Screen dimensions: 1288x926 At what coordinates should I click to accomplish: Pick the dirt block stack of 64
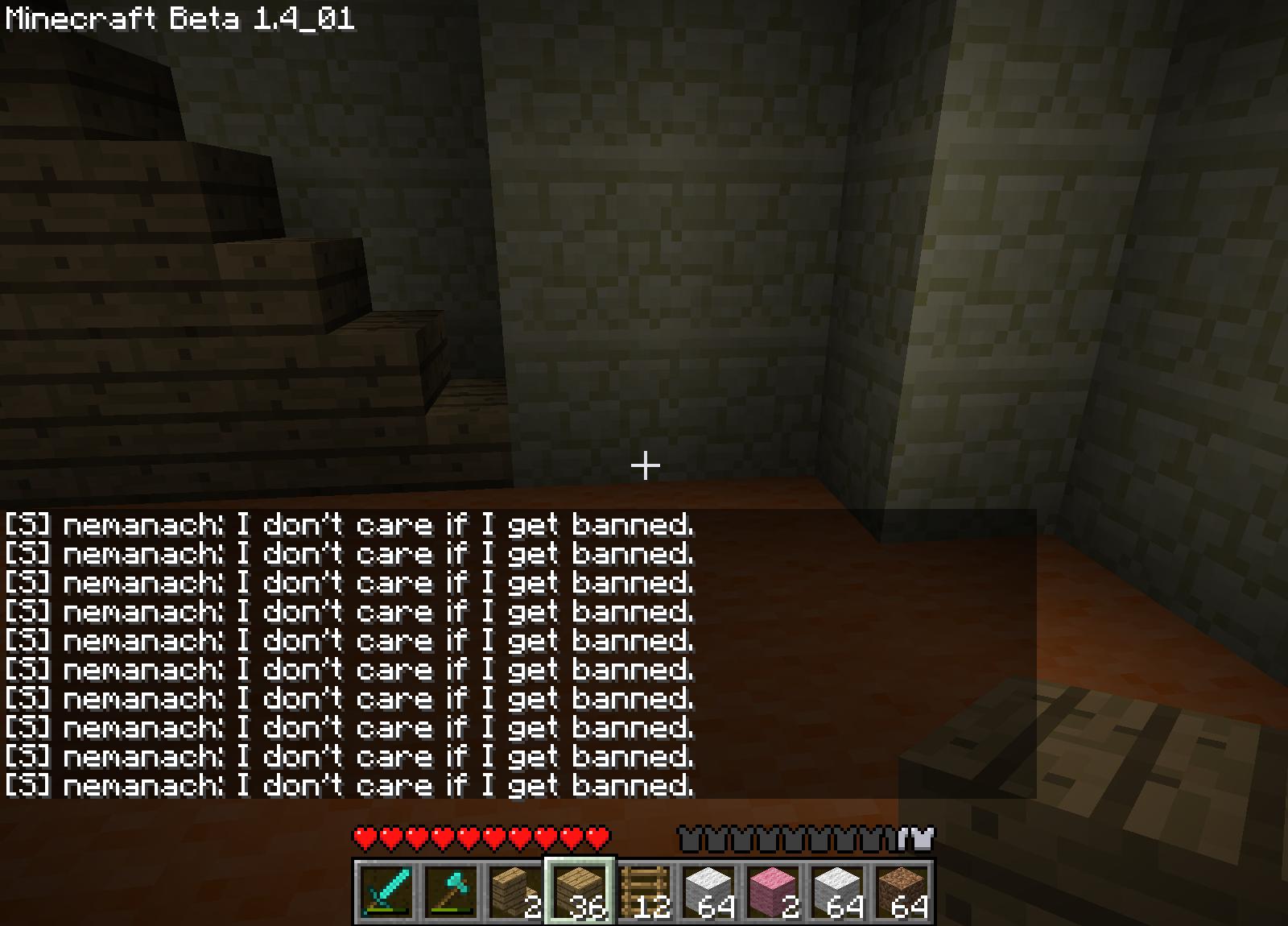[902, 891]
